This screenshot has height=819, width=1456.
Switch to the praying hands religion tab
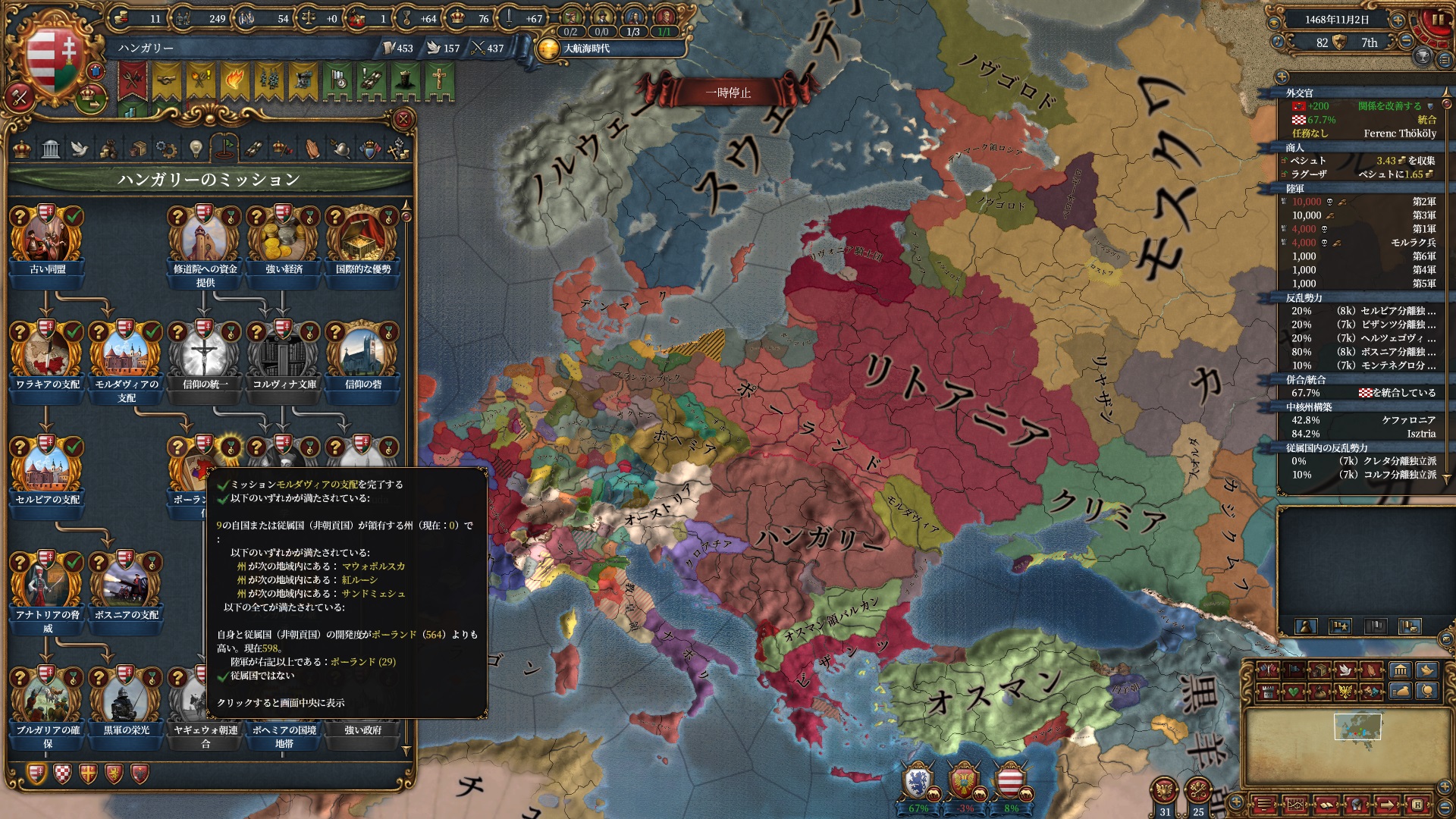tap(312, 149)
